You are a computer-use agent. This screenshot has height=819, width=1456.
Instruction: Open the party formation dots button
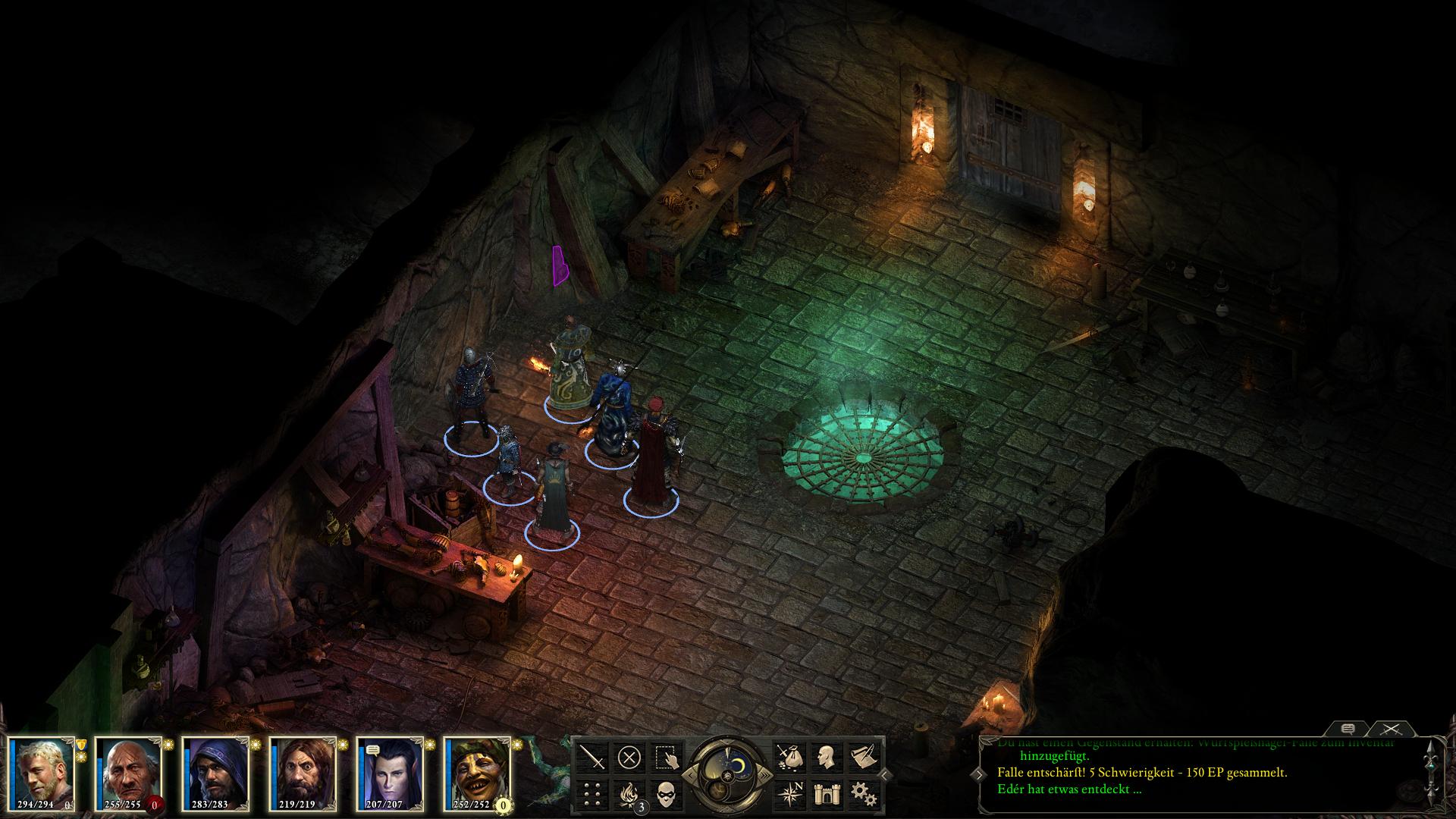pos(592,794)
